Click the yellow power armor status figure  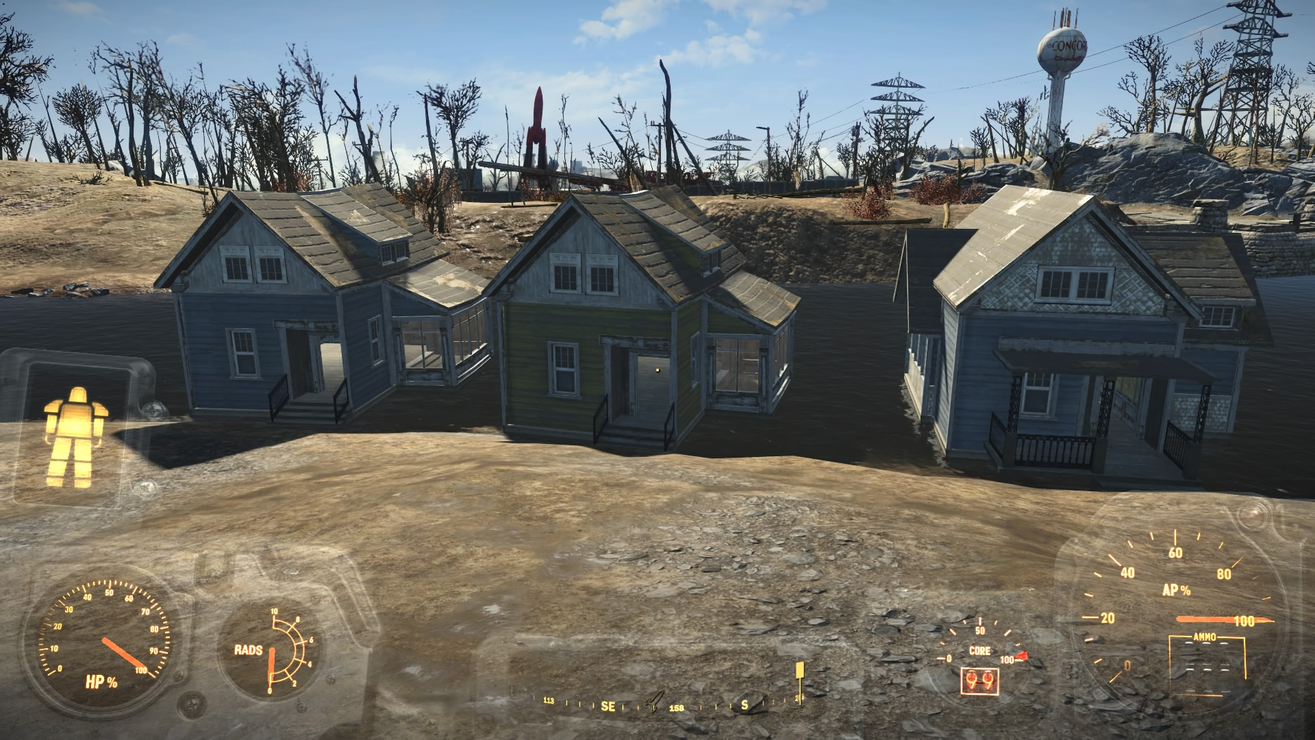click(75, 436)
